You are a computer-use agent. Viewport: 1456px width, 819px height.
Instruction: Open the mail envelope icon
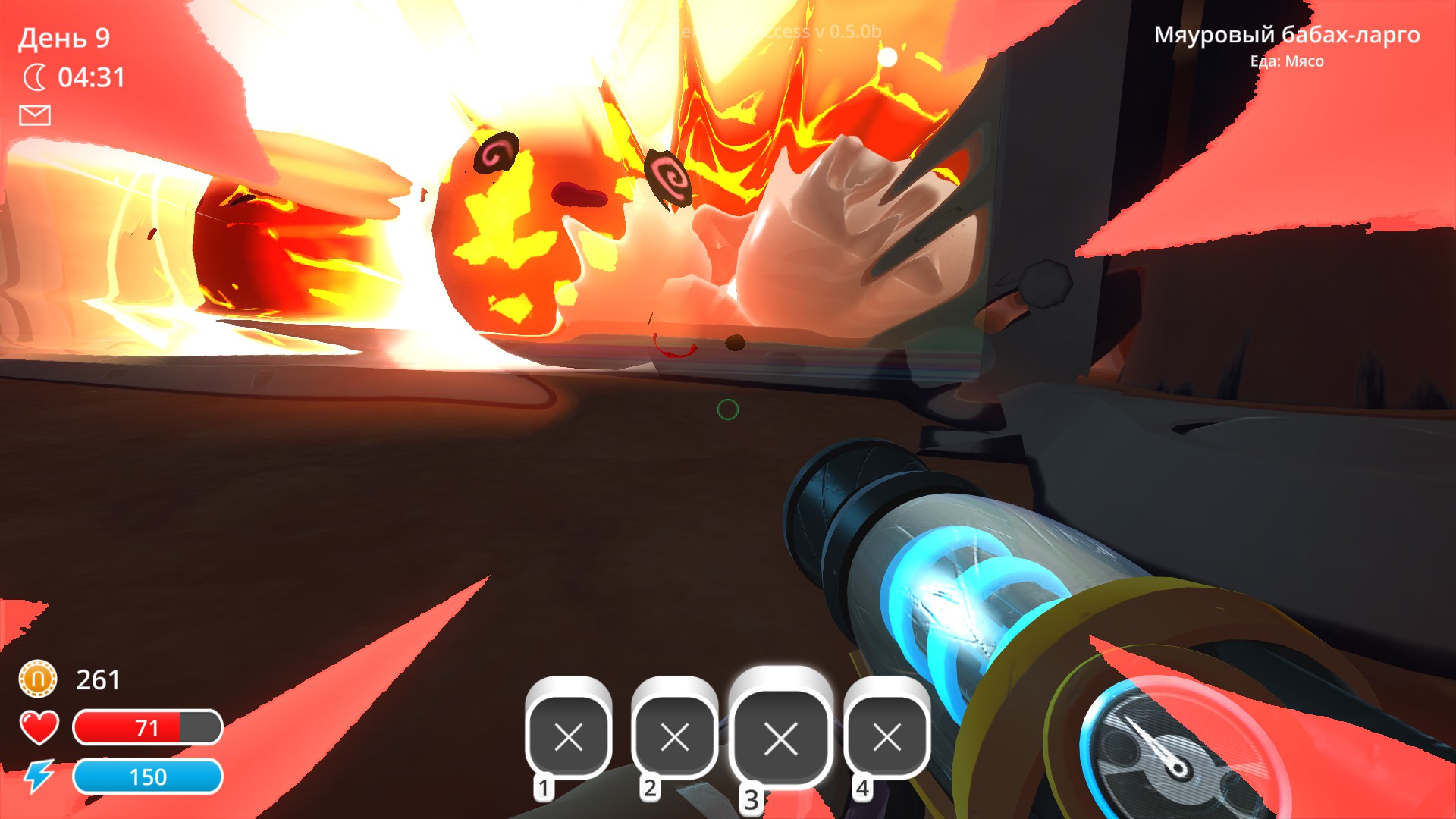[x=33, y=115]
